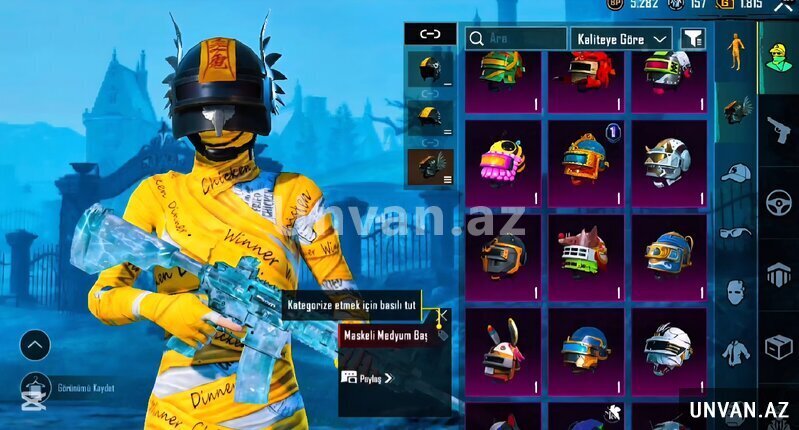799x430 pixels.
Task: Switch to the face mask category
Action: (x=735, y=292)
